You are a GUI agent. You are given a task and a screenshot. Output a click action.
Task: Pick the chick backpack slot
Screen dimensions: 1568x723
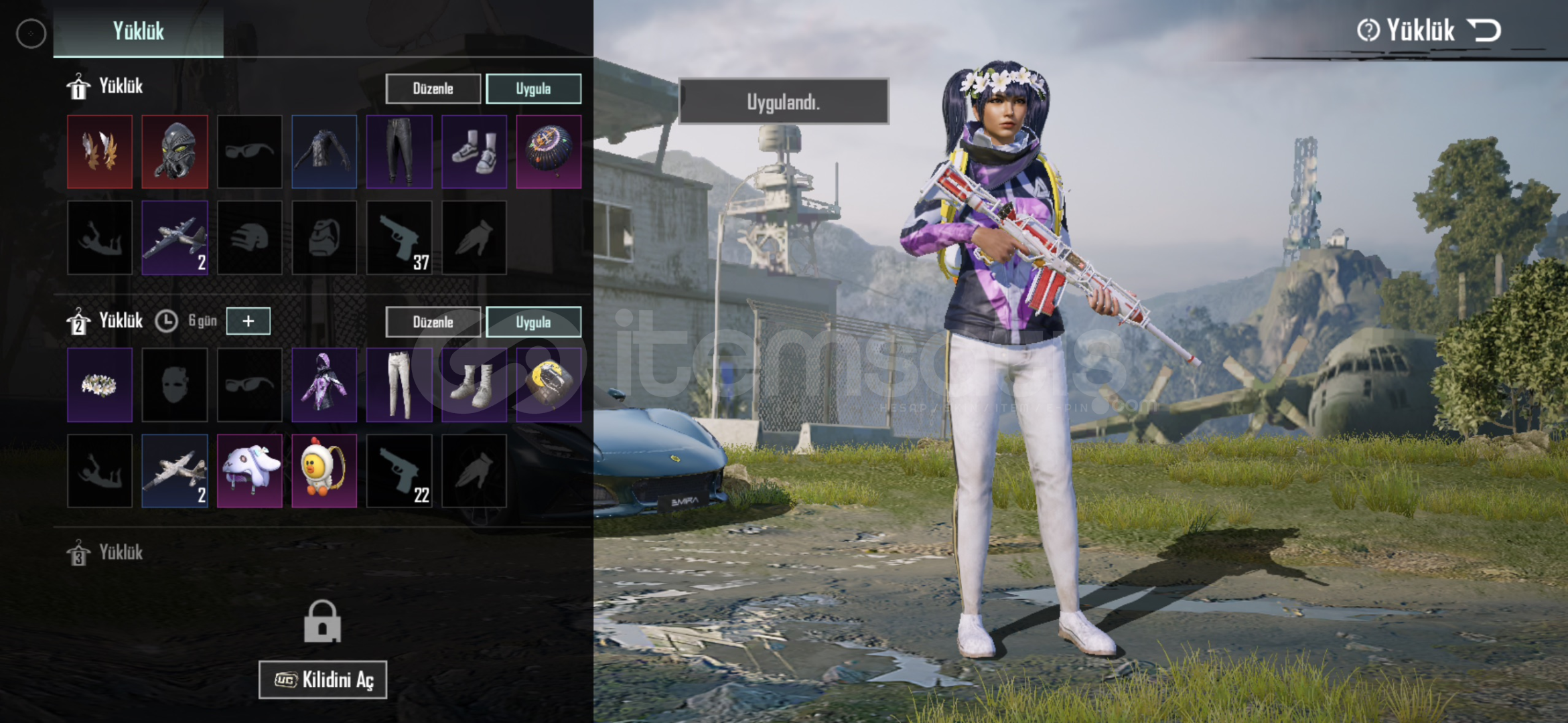point(324,471)
